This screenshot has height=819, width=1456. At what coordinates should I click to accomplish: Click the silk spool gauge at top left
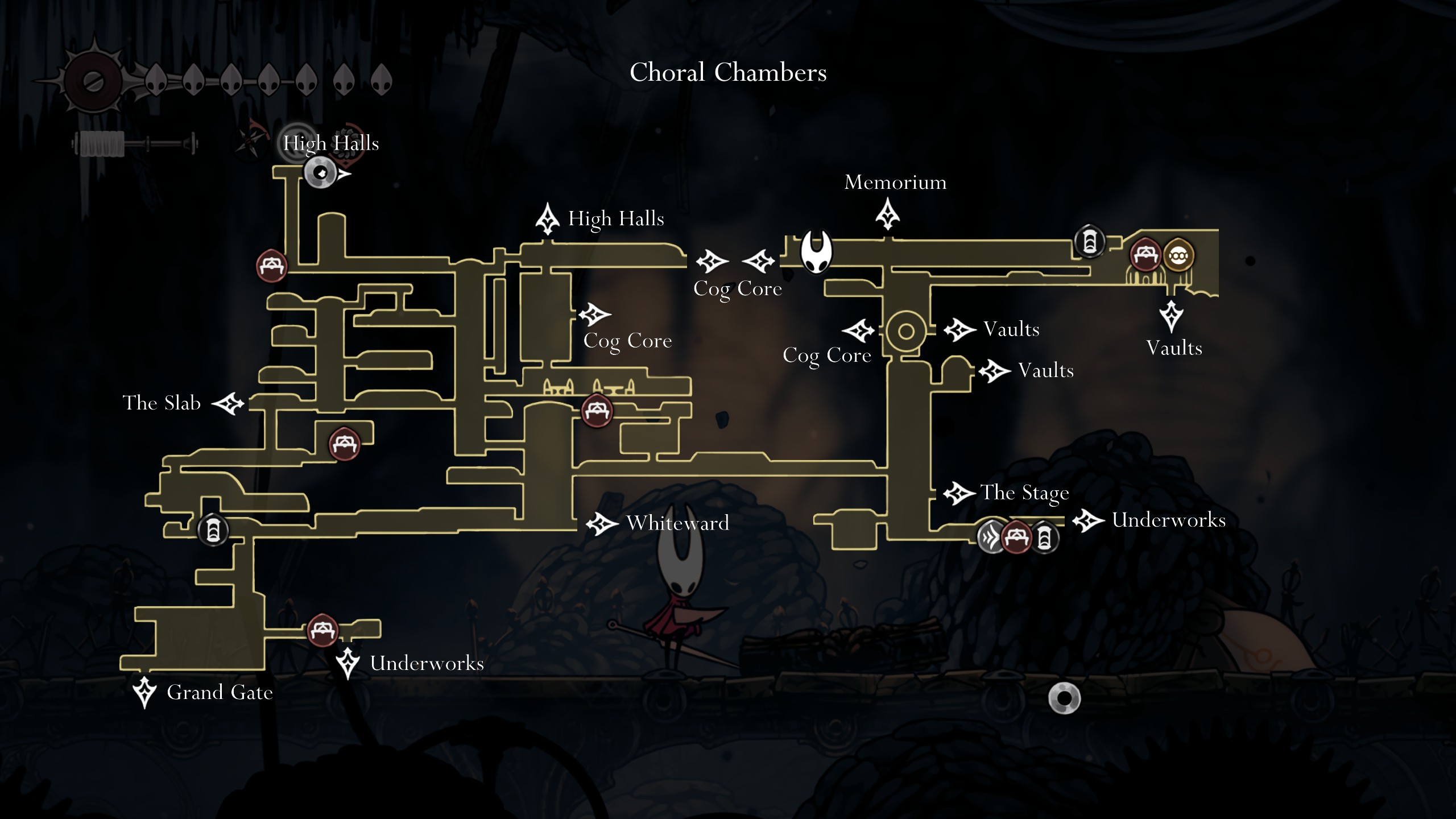tap(101, 145)
